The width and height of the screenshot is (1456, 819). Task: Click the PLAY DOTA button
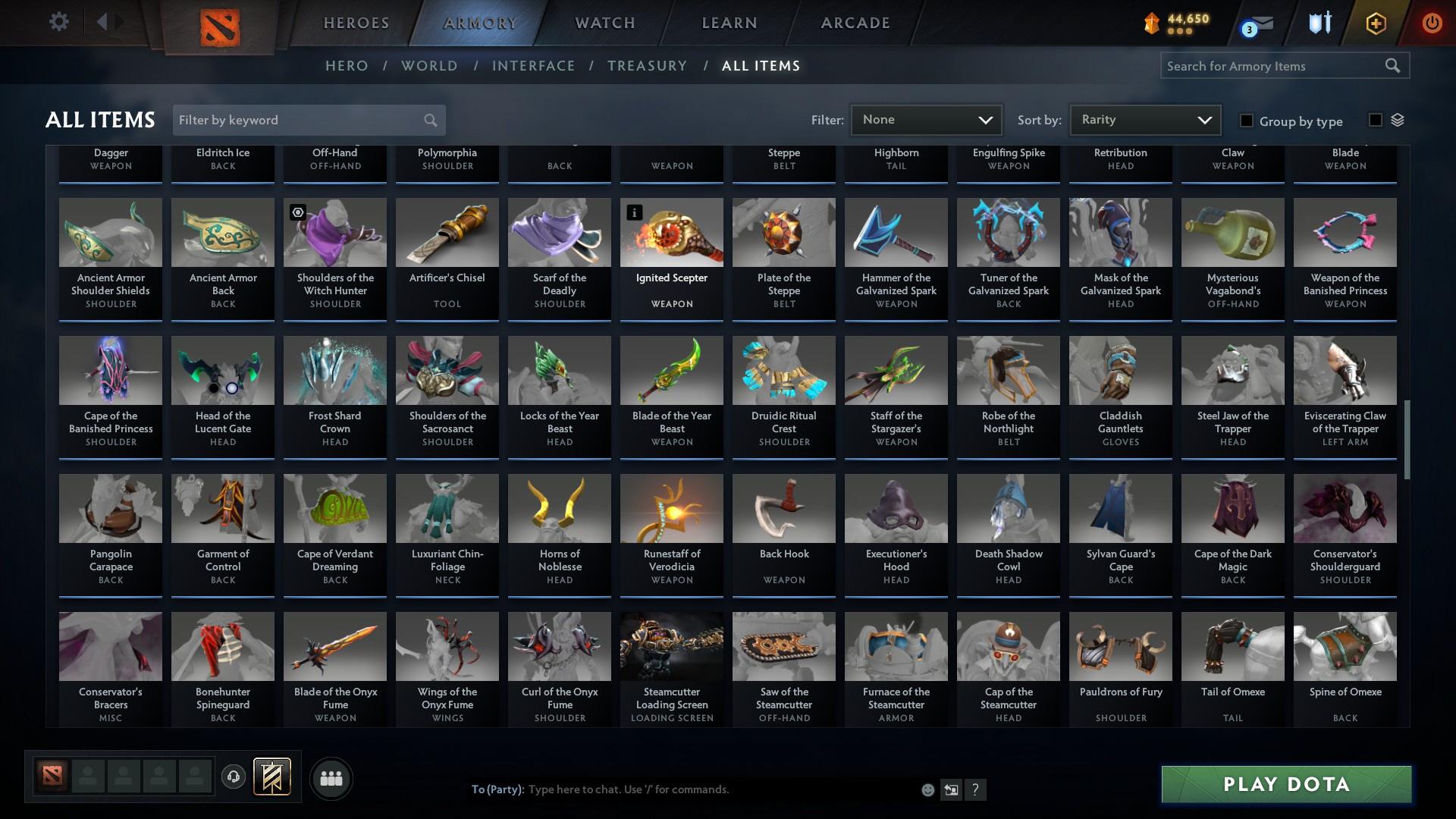(1285, 785)
